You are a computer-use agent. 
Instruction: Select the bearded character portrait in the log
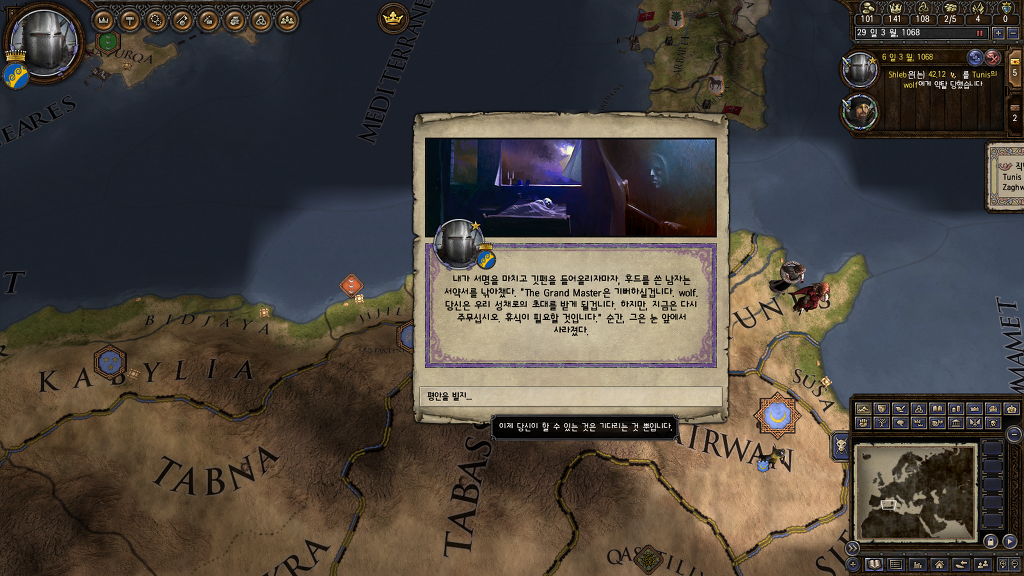pos(860,112)
